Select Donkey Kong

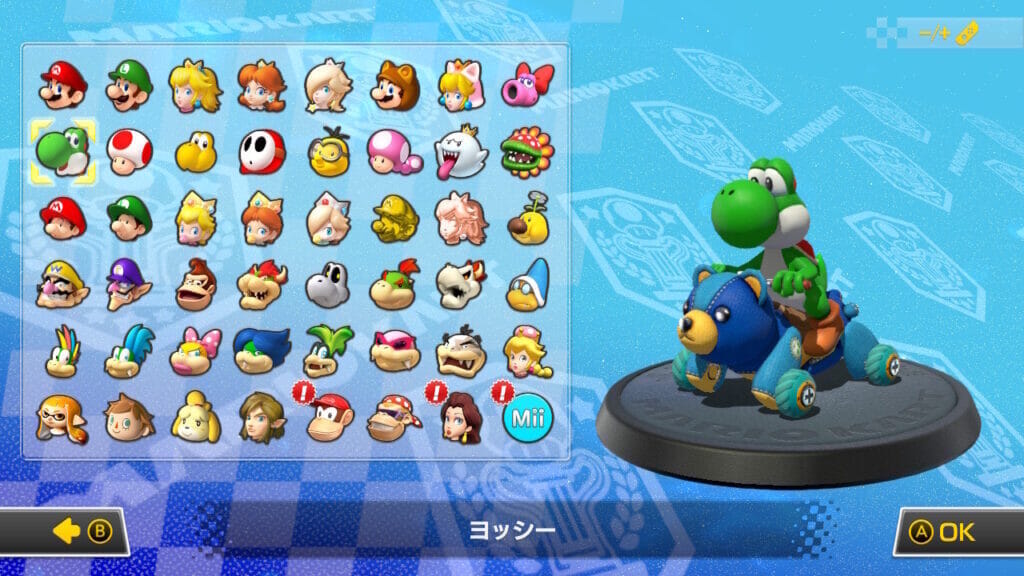click(196, 286)
